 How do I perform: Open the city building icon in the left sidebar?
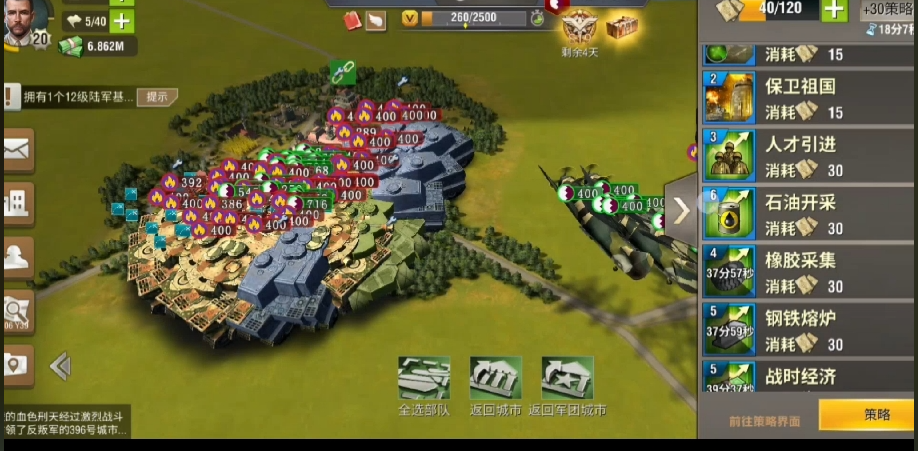[18, 204]
